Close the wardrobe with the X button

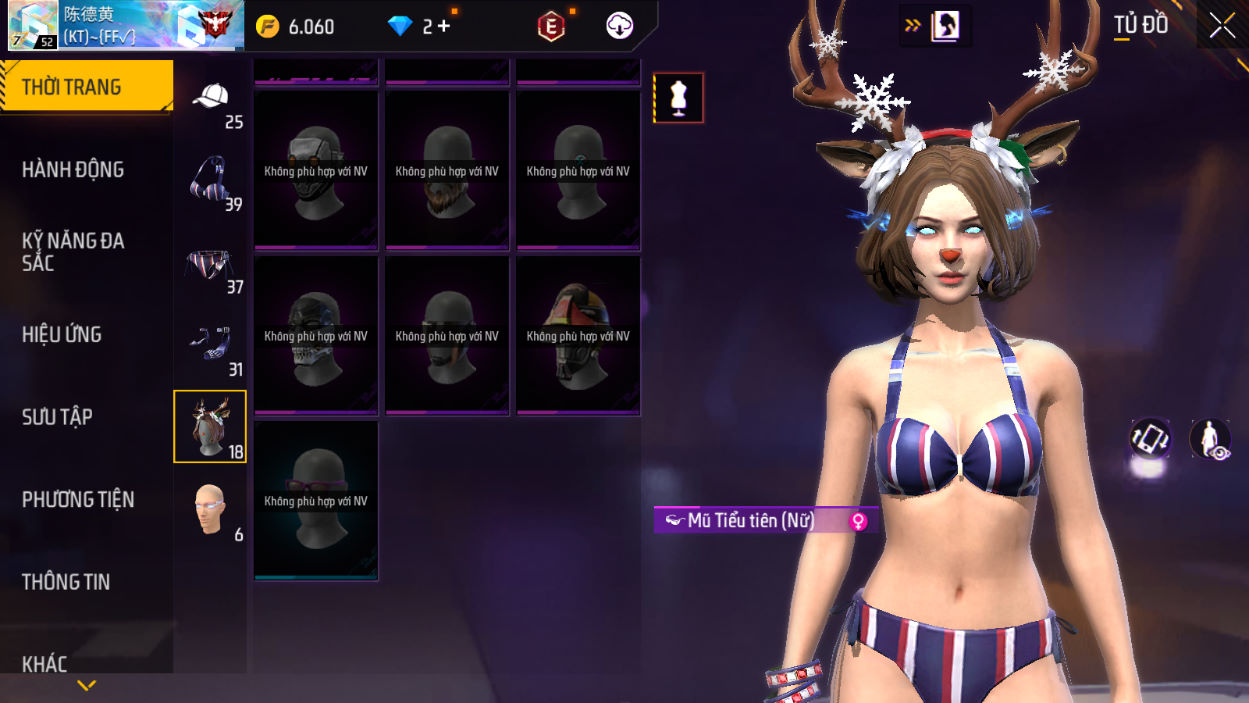[x=1222, y=26]
